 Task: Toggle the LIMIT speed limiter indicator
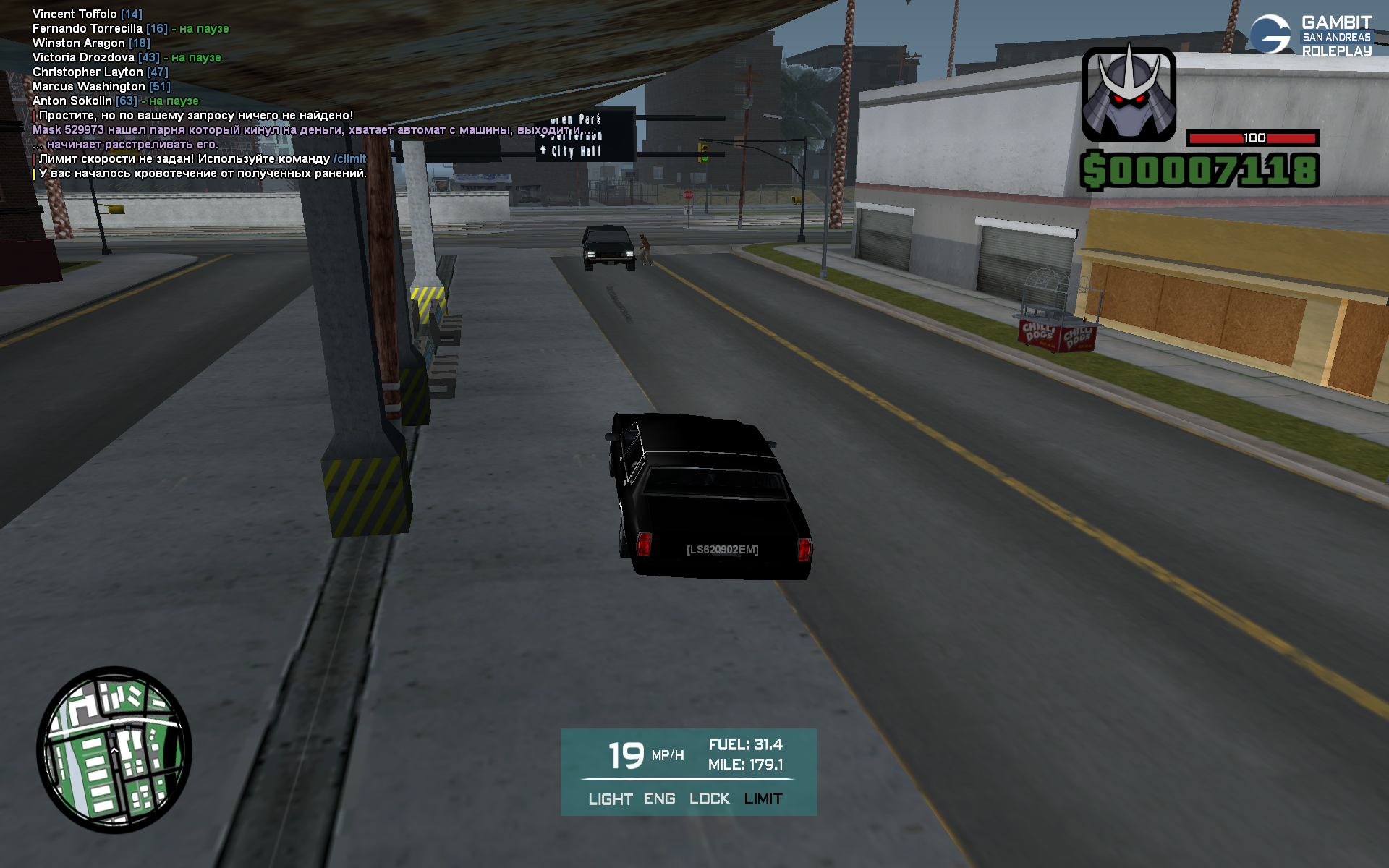(763, 799)
